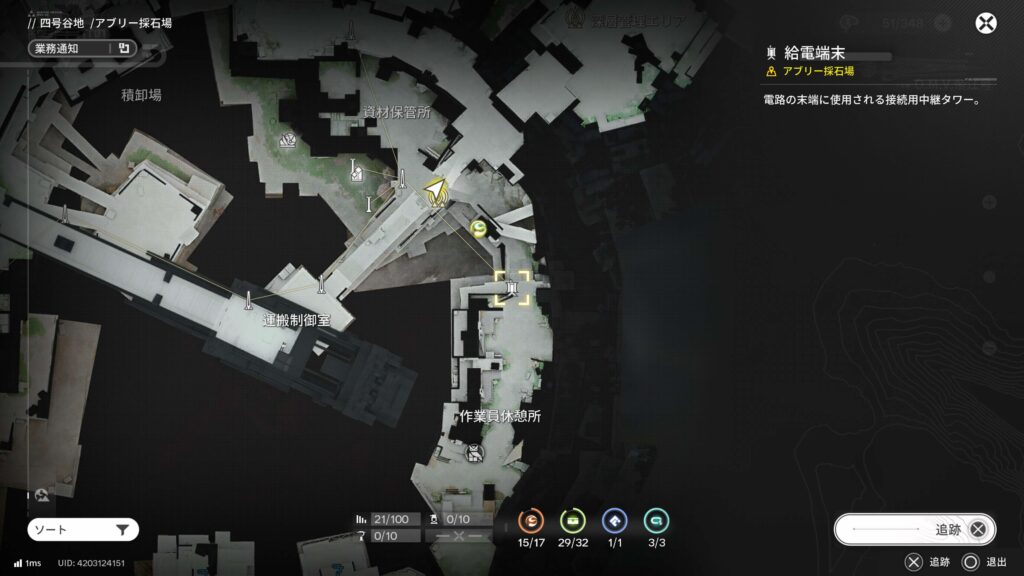This screenshot has width=1024, height=576.
Task: Open the ソート filter dropdown
Action: [x=82, y=530]
